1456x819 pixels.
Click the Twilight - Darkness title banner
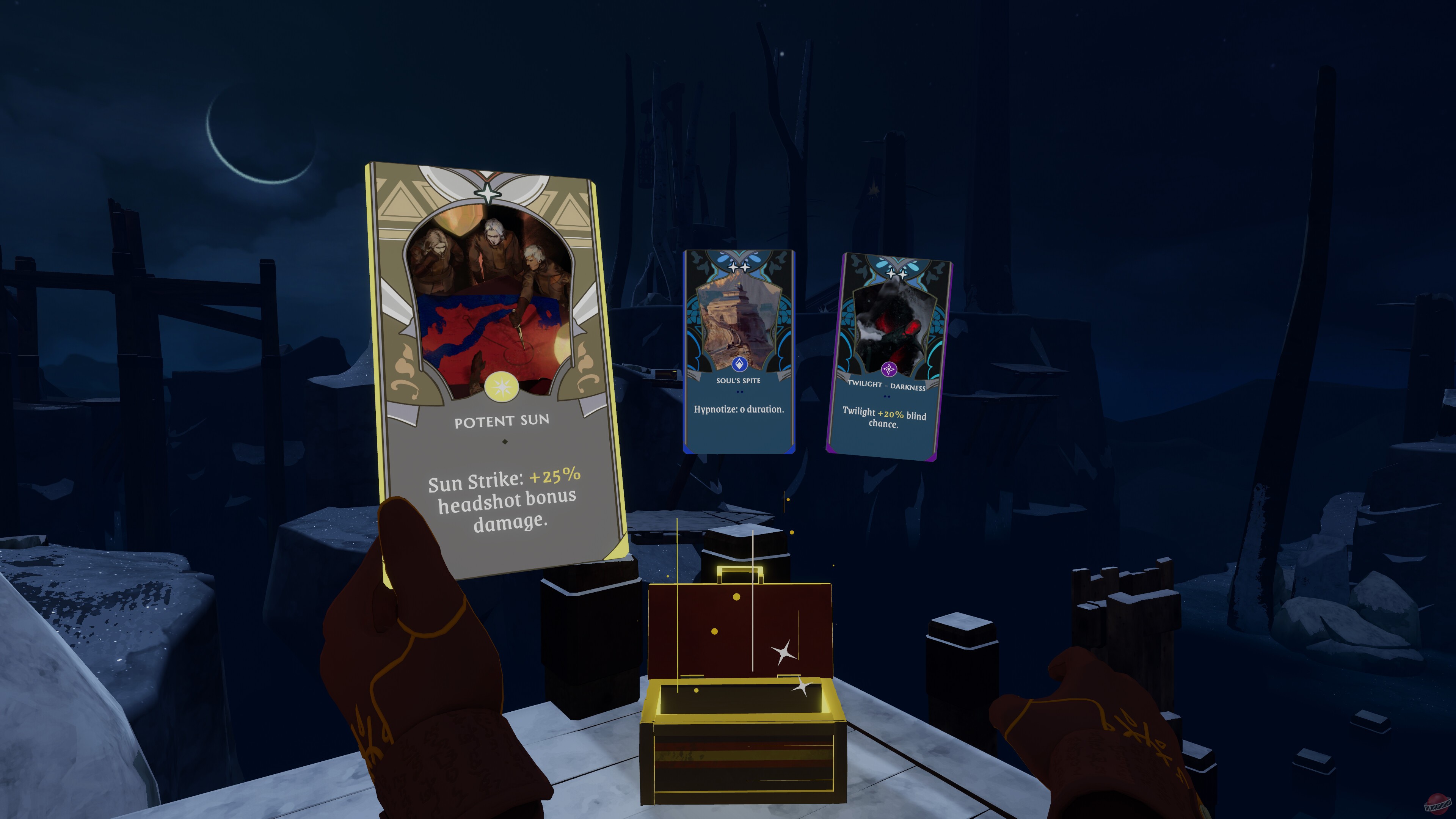[888, 385]
